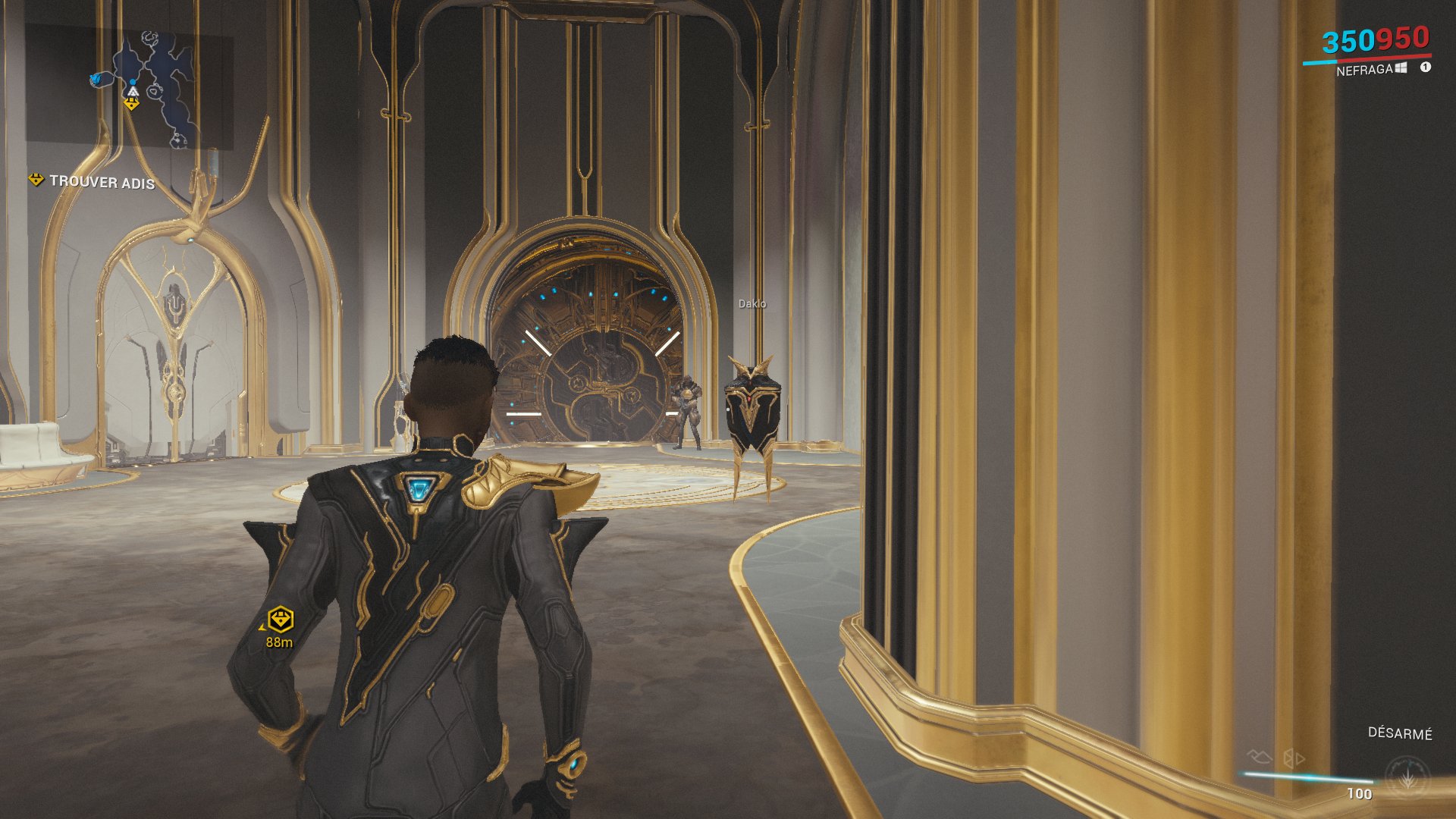
Task: Select the NEFRAGA player name tag
Action: tap(1363, 70)
